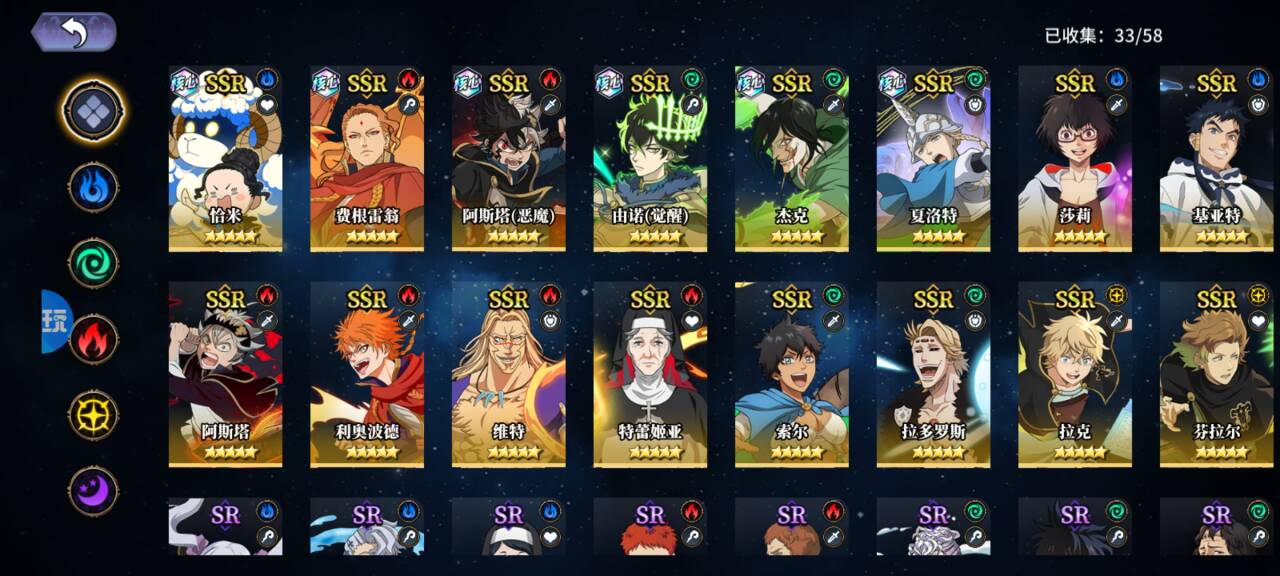This screenshot has height=576, width=1280.
Task: Filter characters by yellow light element
Action: coord(93,414)
